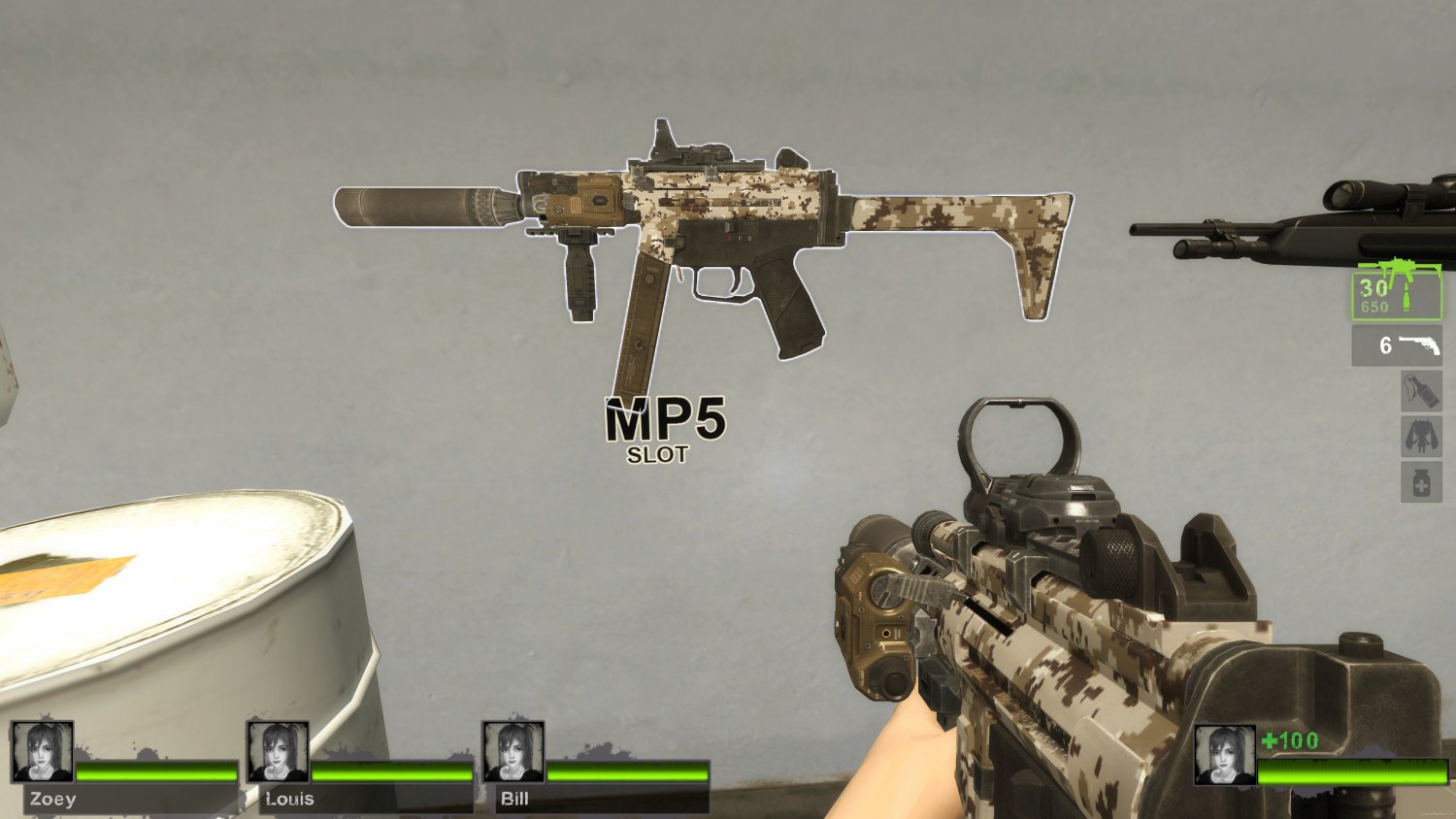Click the +100 health text
The width and height of the screenshot is (1456, 819).
[x=1292, y=740]
